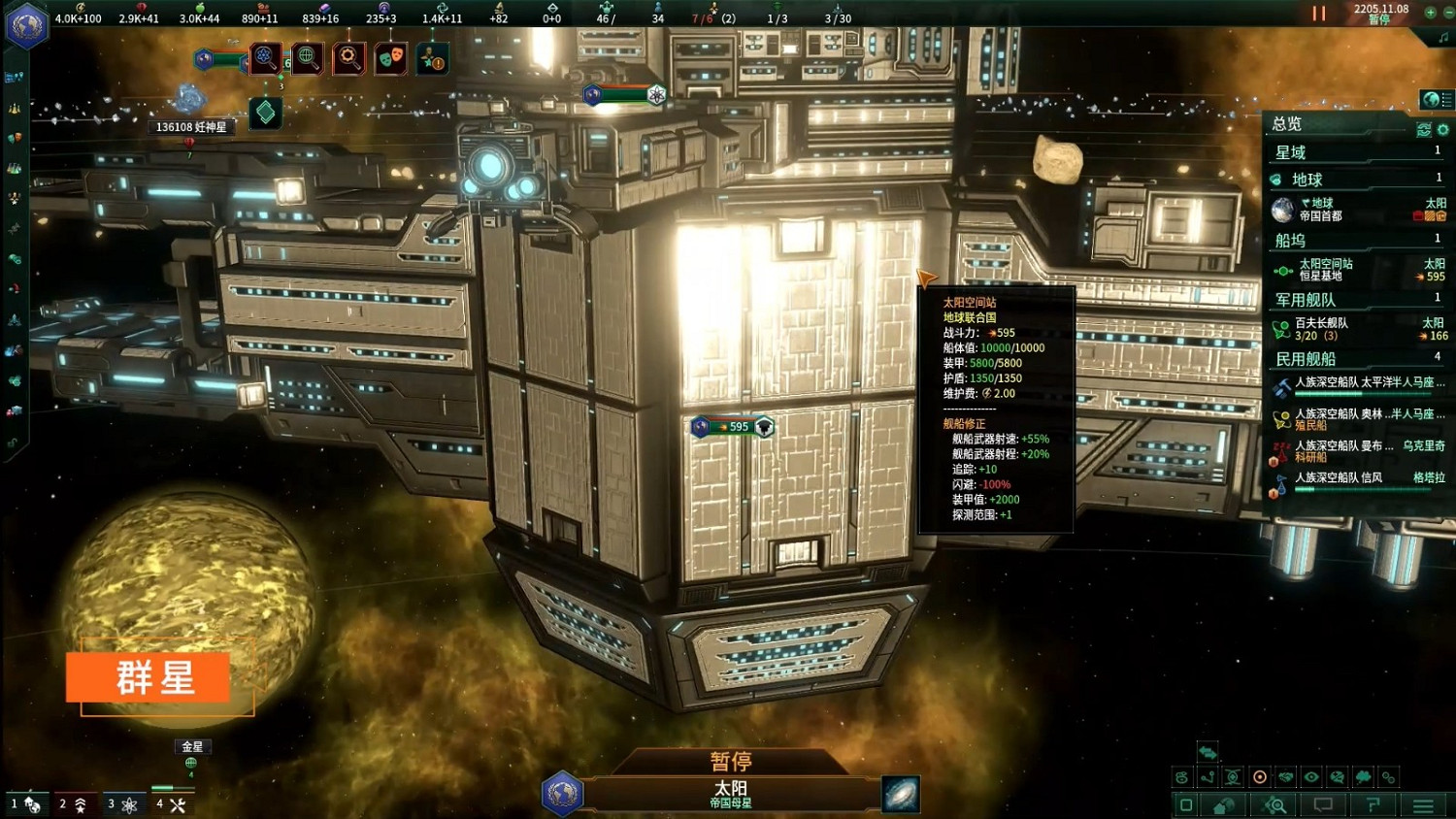This screenshot has height=819, width=1456.
Task: Open the music player note icon
Action: click(1443, 37)
